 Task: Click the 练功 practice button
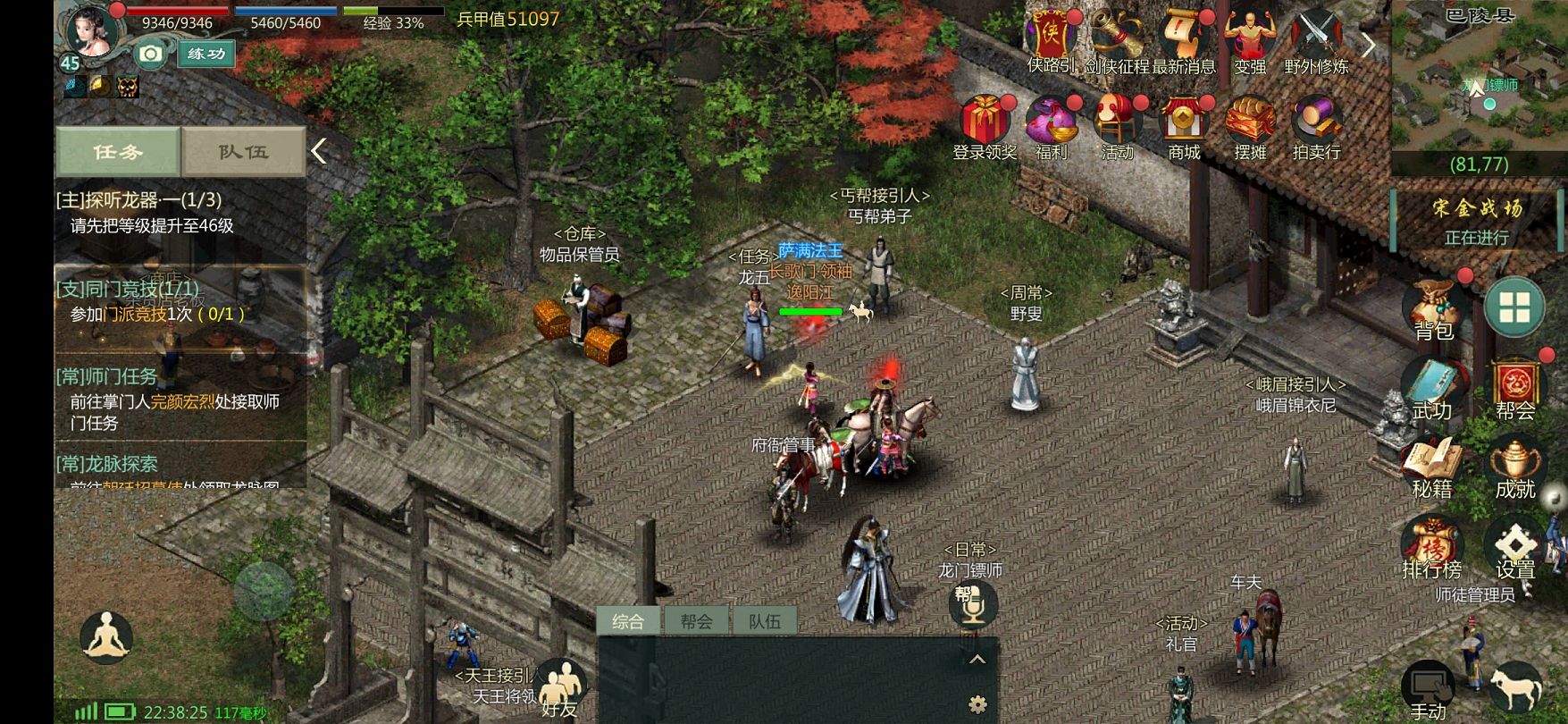click(x=206, y=54)
